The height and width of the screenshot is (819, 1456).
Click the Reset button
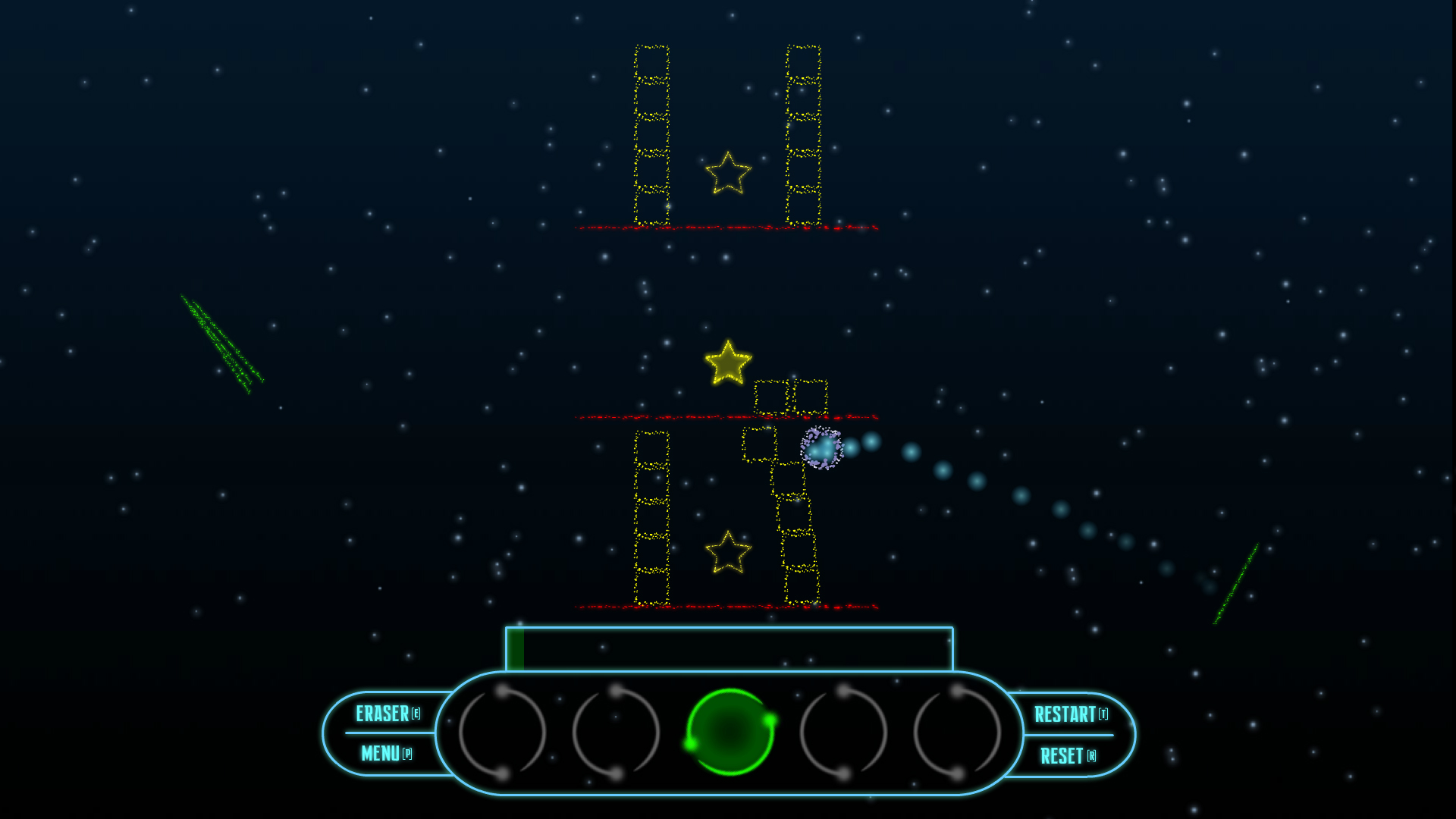point(1067,756)
